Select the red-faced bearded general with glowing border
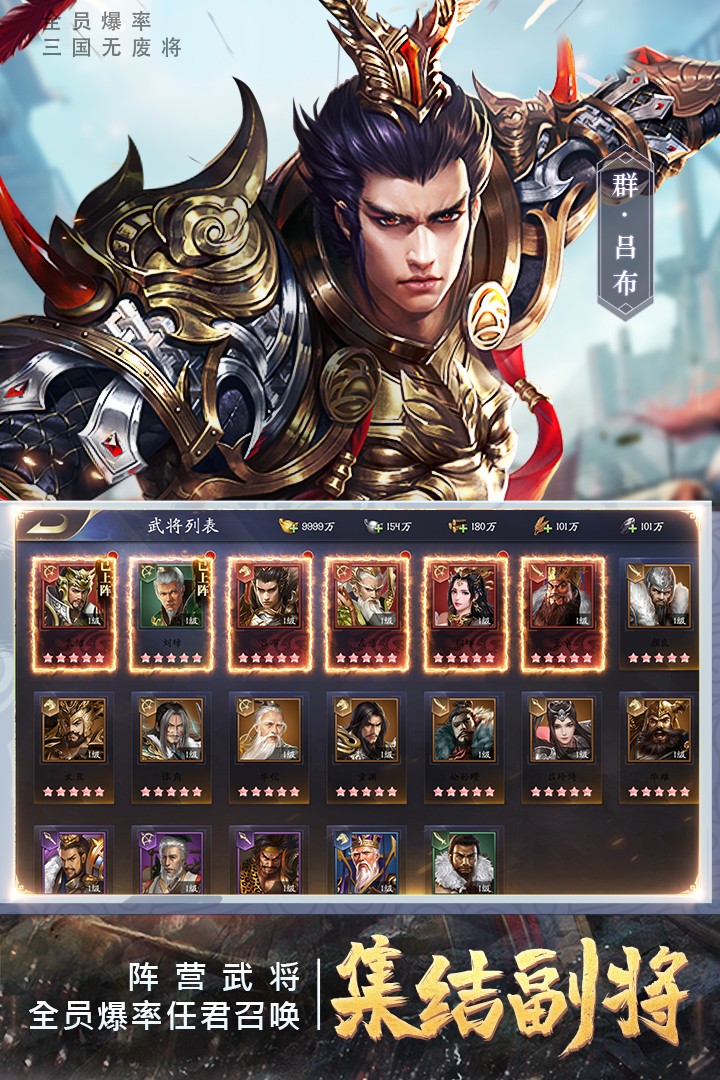Viewport: 720px width, 1080px height. pyautogui.click(x=561, y=611)
